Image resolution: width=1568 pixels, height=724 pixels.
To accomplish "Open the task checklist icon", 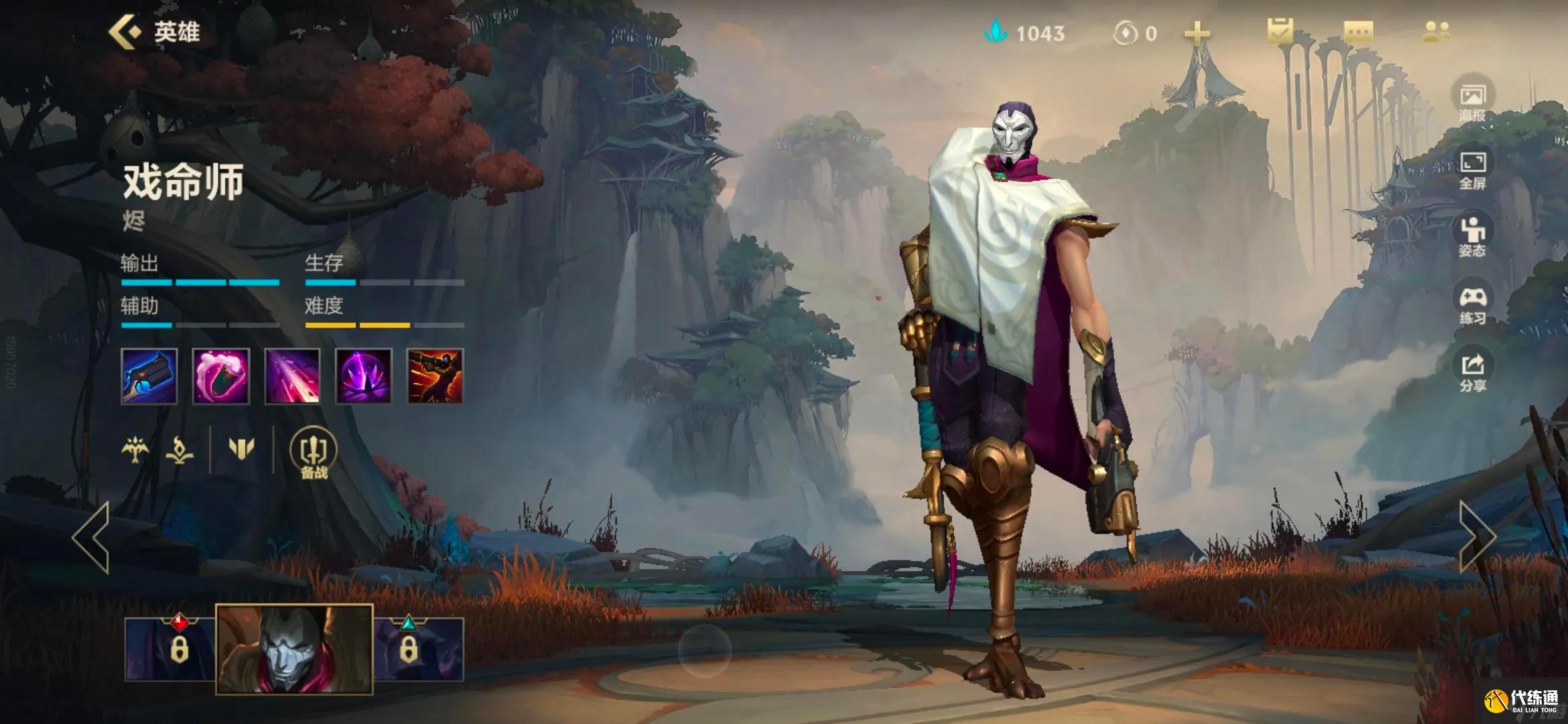I will pos(1280,32).
